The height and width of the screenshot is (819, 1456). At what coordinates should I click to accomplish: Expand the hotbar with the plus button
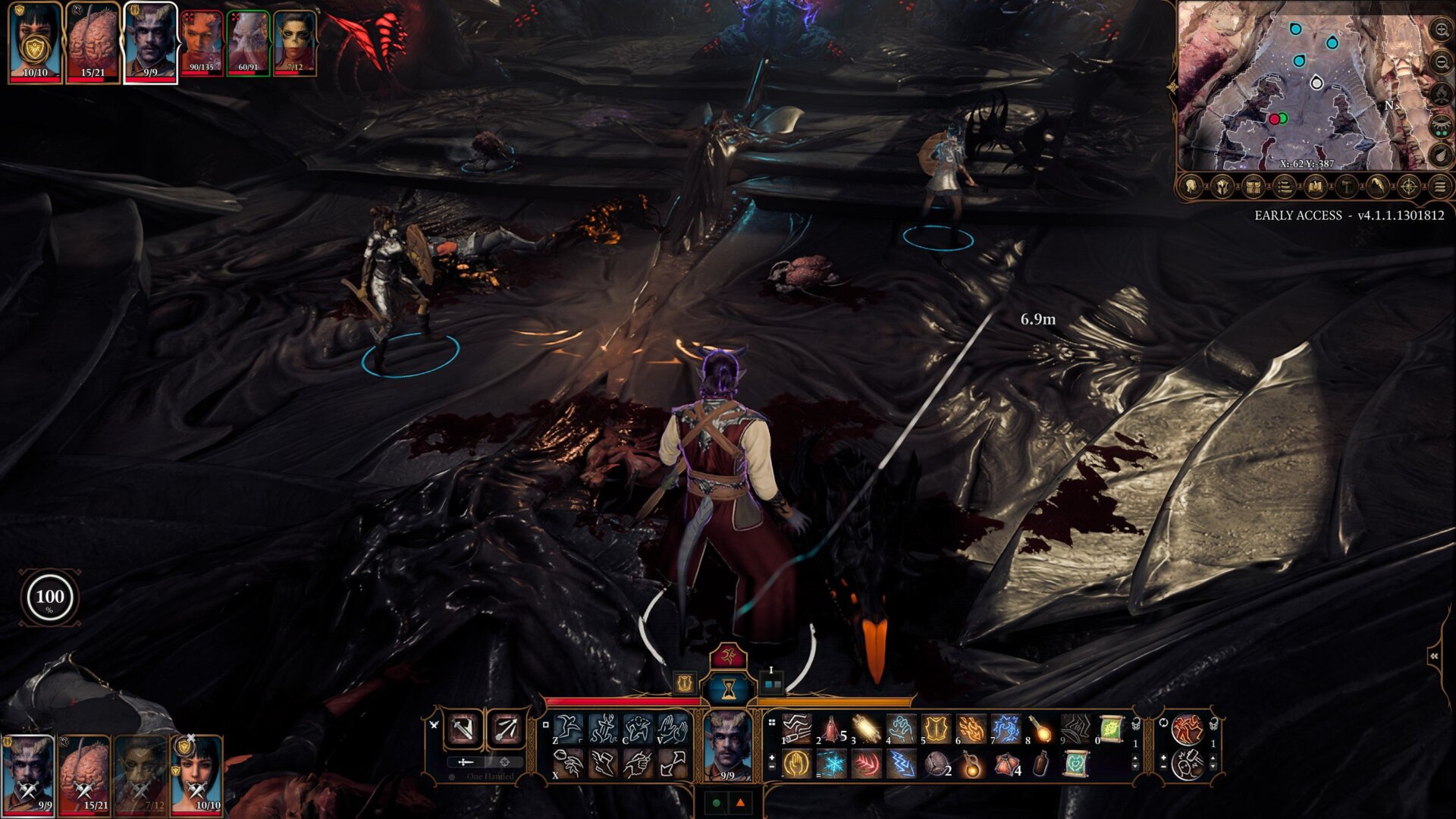(770, 757)
